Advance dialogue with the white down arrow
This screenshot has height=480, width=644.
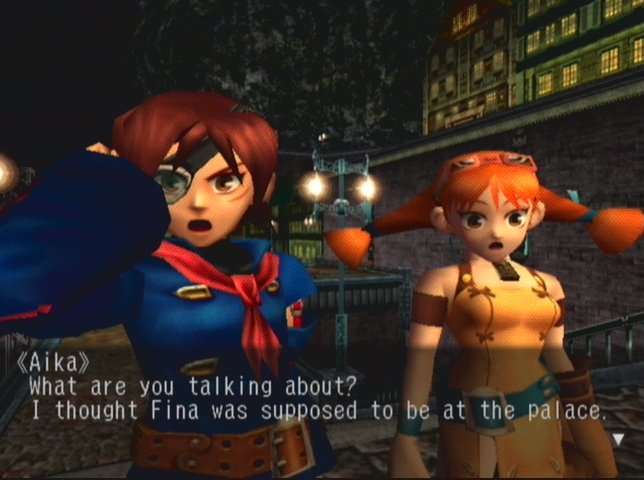click(618, 438)
